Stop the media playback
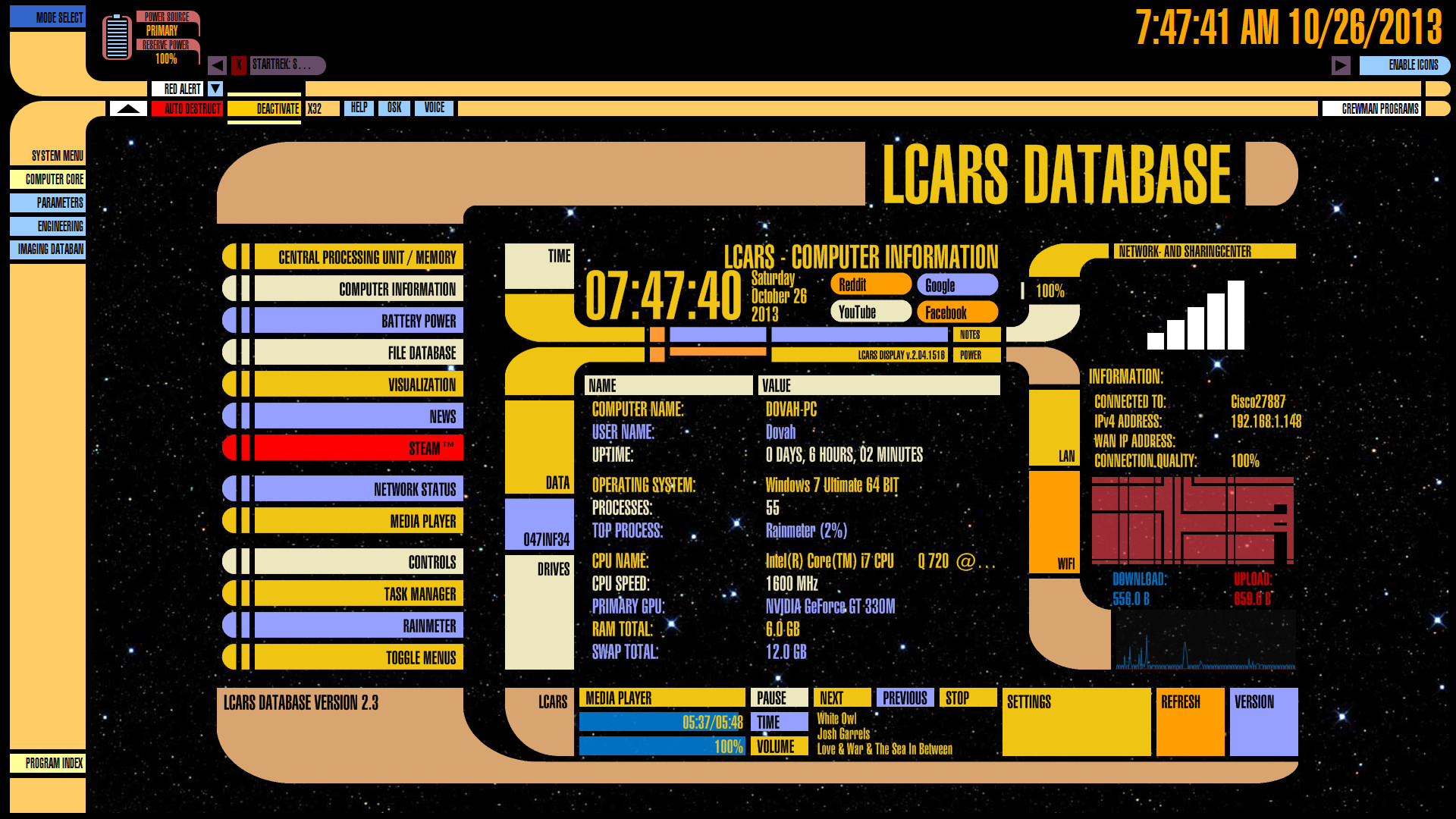This screenshot has width=1456, height=819. click(x=968, y=698)
